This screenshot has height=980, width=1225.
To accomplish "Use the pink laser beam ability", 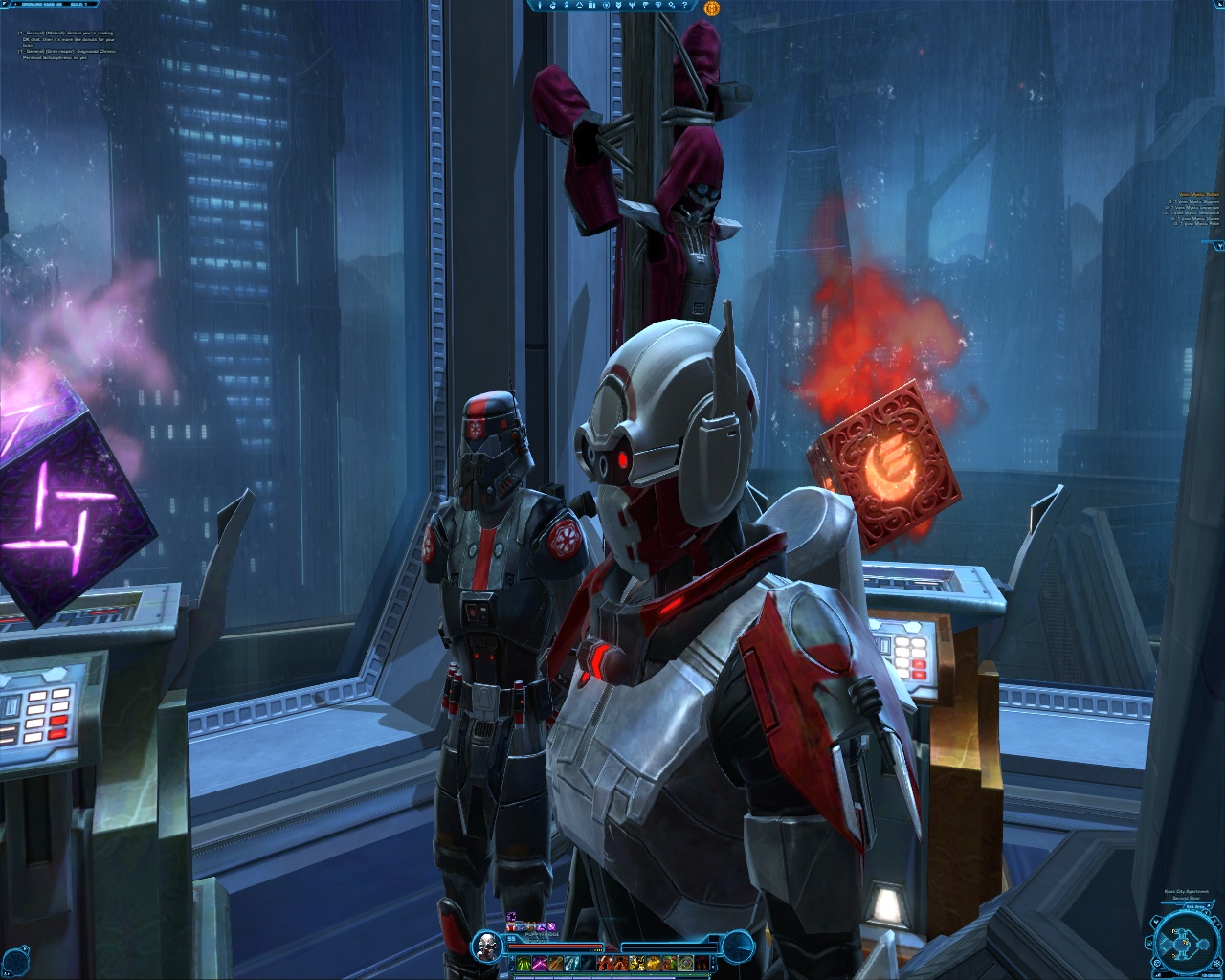I will 540,963.
